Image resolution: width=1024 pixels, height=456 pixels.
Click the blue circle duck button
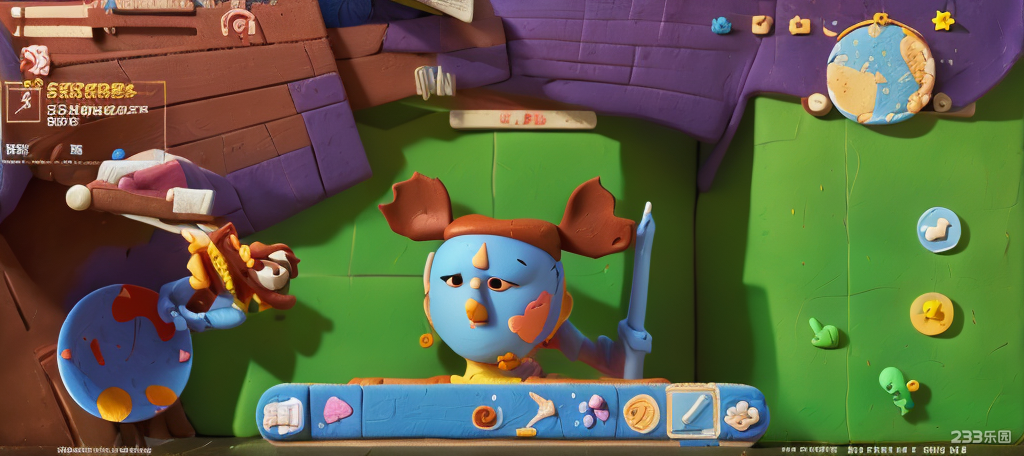[938, 230]
